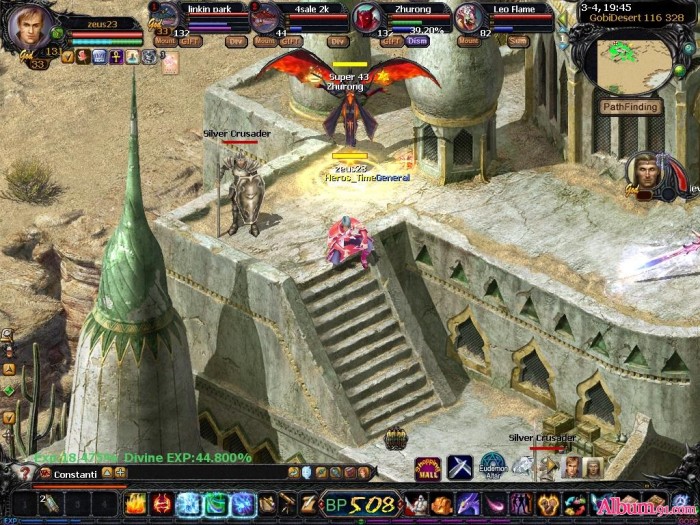Click the green swirl skill icon
This screenshot has height=525, width=700.
pos(215,504)
